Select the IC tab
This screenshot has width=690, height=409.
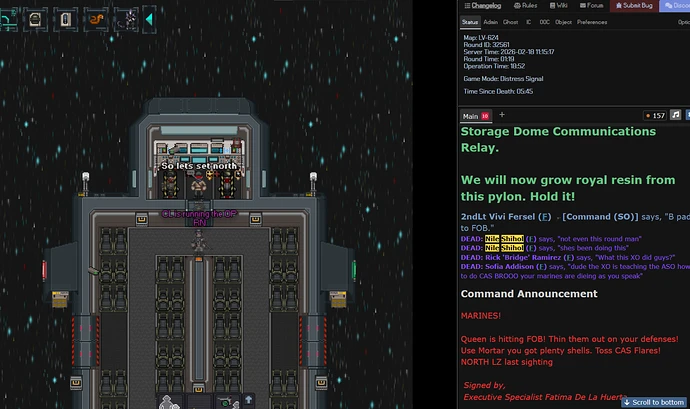point(527,21)
